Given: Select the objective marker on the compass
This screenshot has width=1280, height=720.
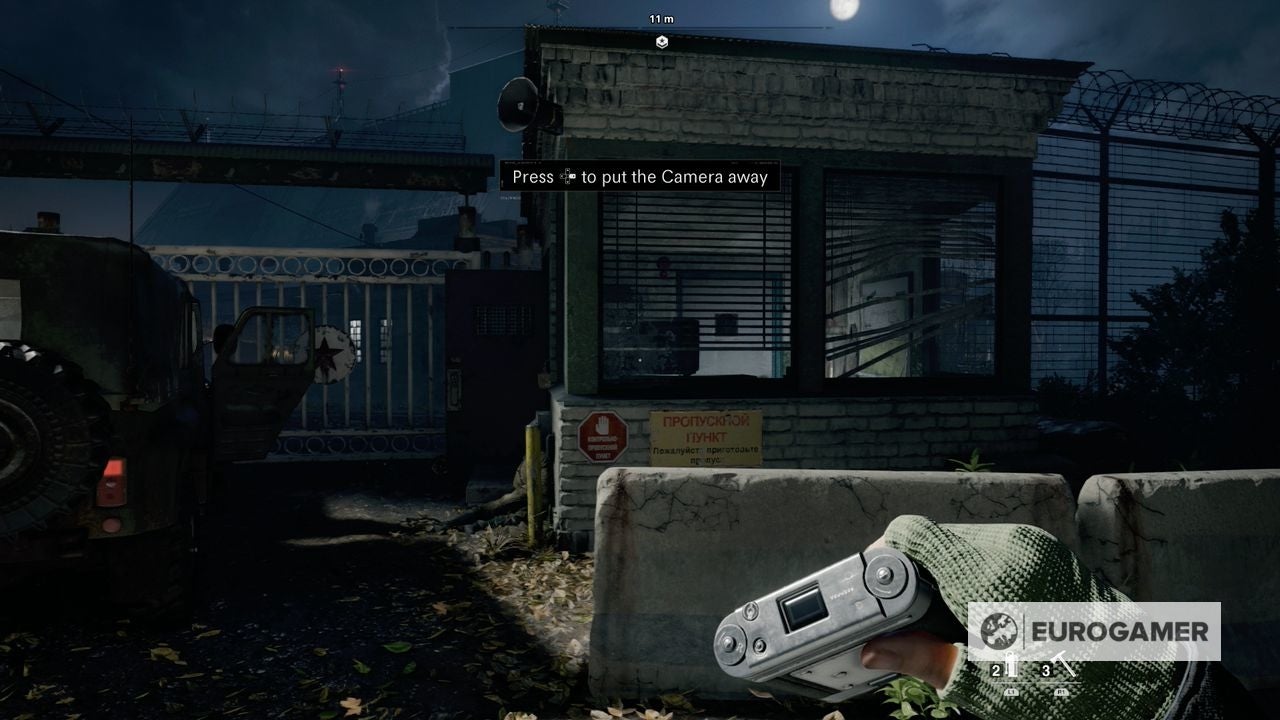Looking at the screenshot, I should (661, 41).
